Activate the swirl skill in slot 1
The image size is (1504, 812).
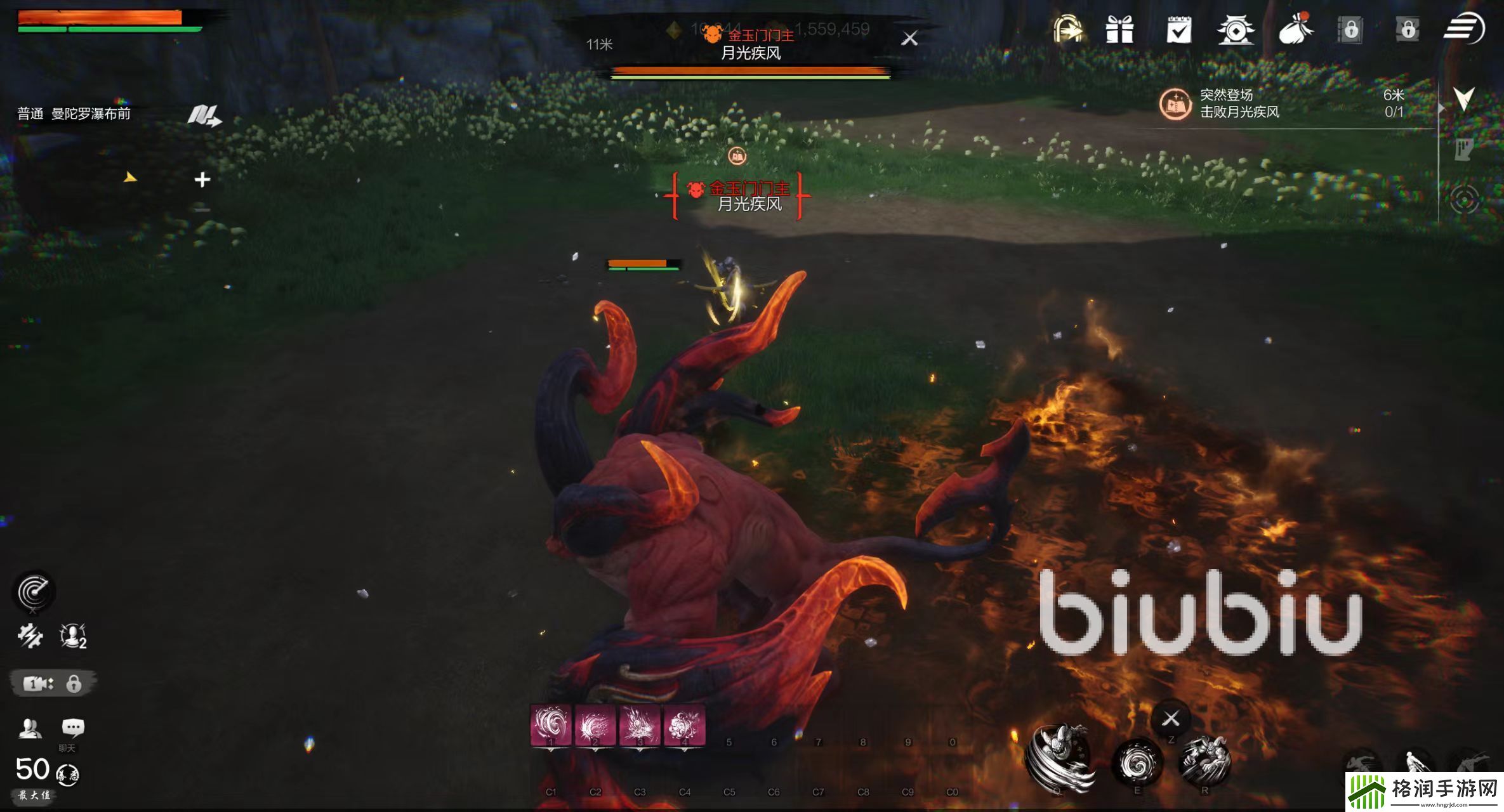(x=551, y=725)
